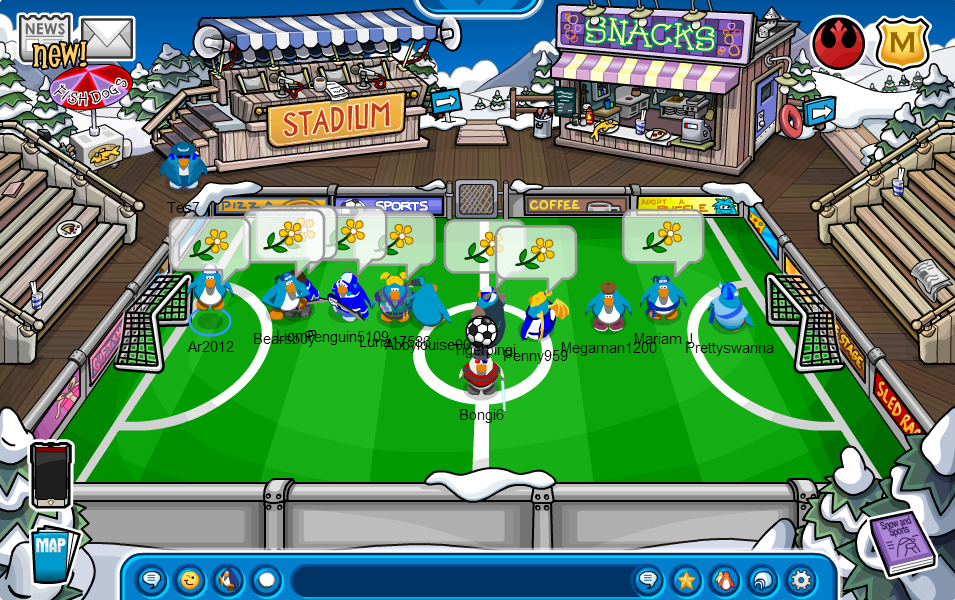Image resolution: width=955 pixels, height=600 pixels.
Task: Open the penguin actions menu
Action: pyautogui.click(x=228, y=580)
